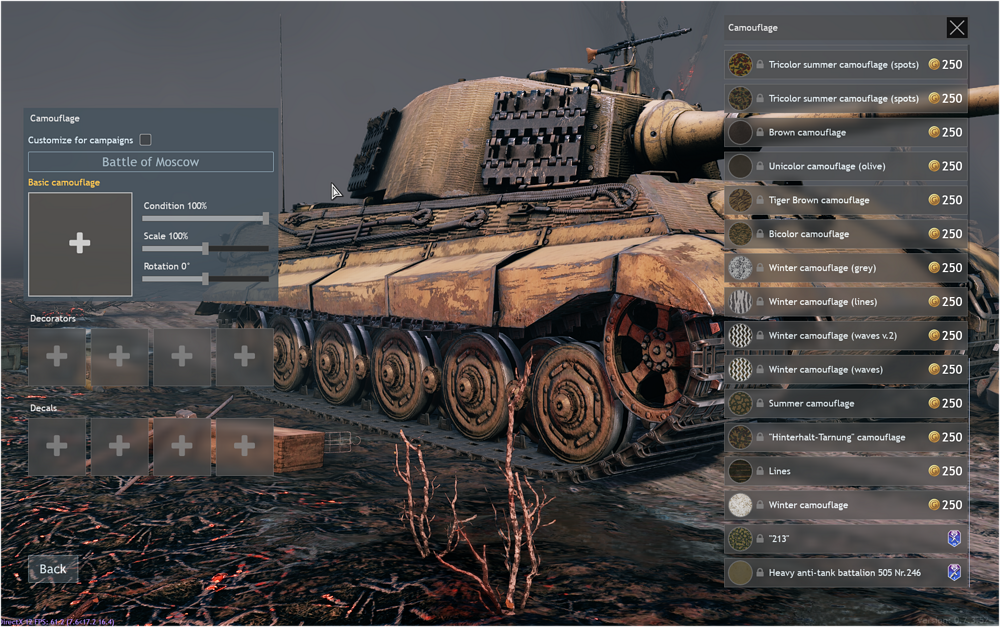This screenshot has height=627, width=1000.
Task: Pick "Hinterhalt-Tarnung" camouflage
Action: tap(845, 437)
